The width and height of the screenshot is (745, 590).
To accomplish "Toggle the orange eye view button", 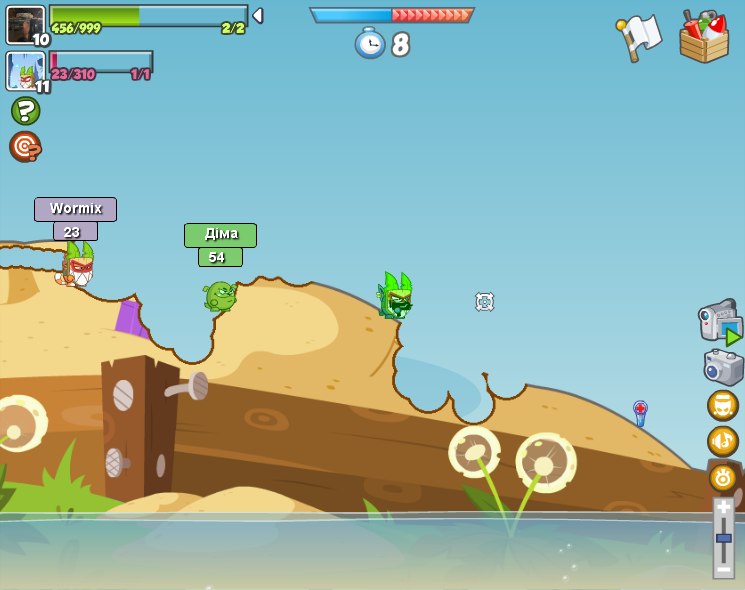I will click(723, 477).
